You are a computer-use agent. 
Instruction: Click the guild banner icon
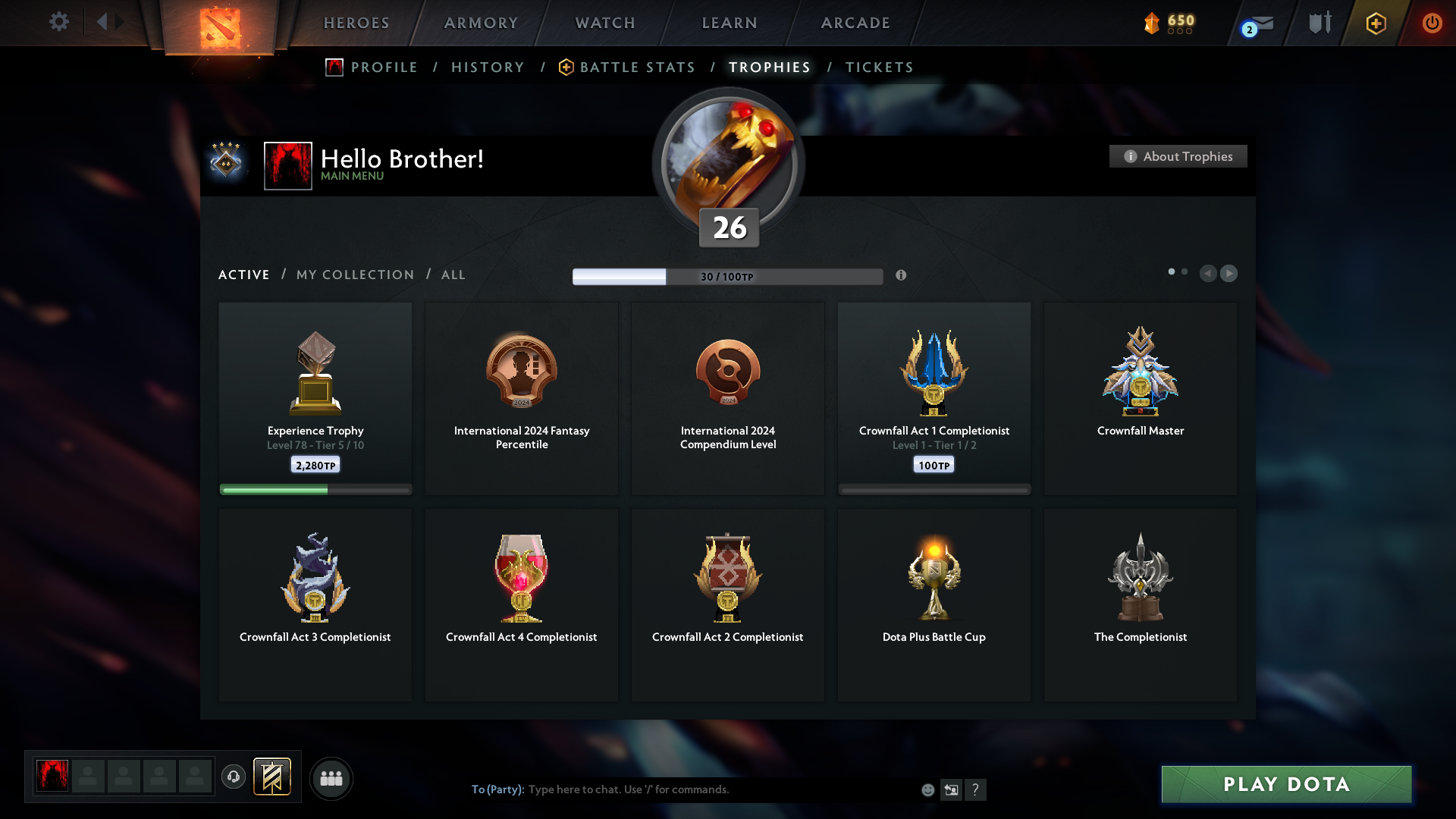click(273, 777)
